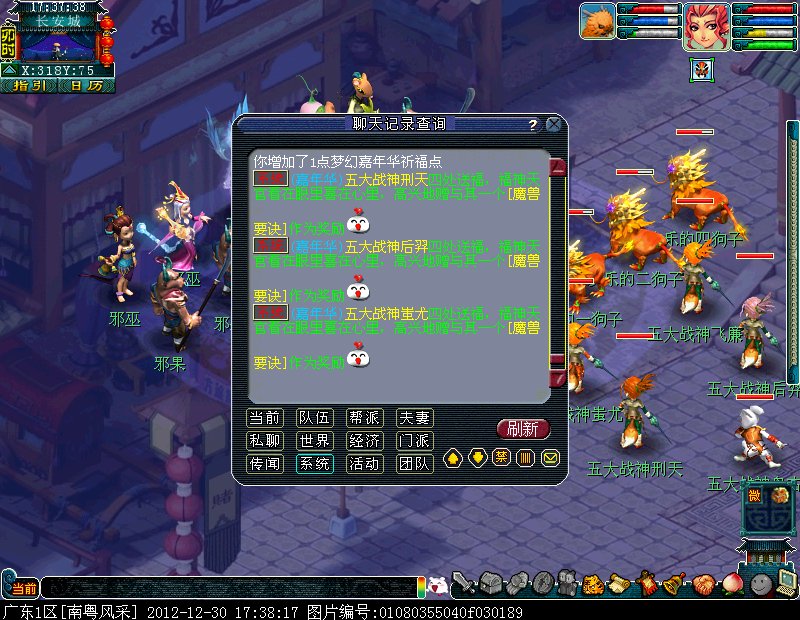Close the chat record query window
This screenshot has width=800, height=620.
pyautogui.click(x=553, y=124)
